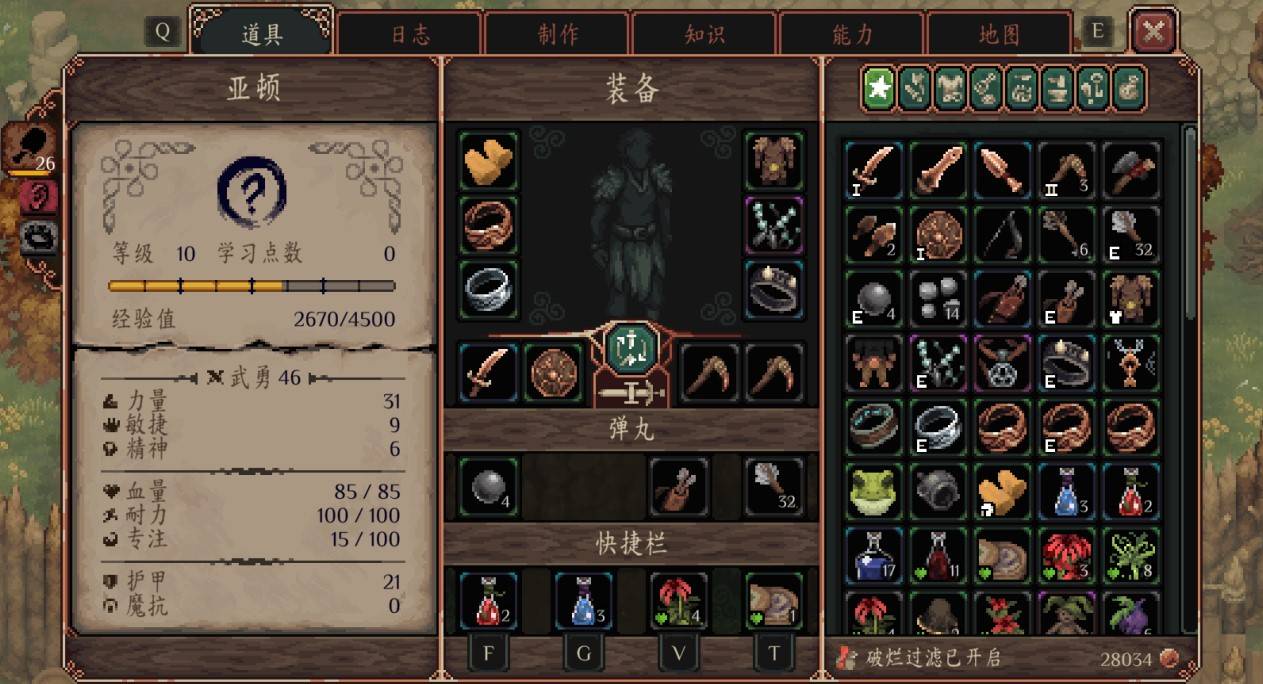This screenshot has width=1263, height=684.
Task: Toggle the 破烂过滤 junk filter
Action: pos(920,658)
